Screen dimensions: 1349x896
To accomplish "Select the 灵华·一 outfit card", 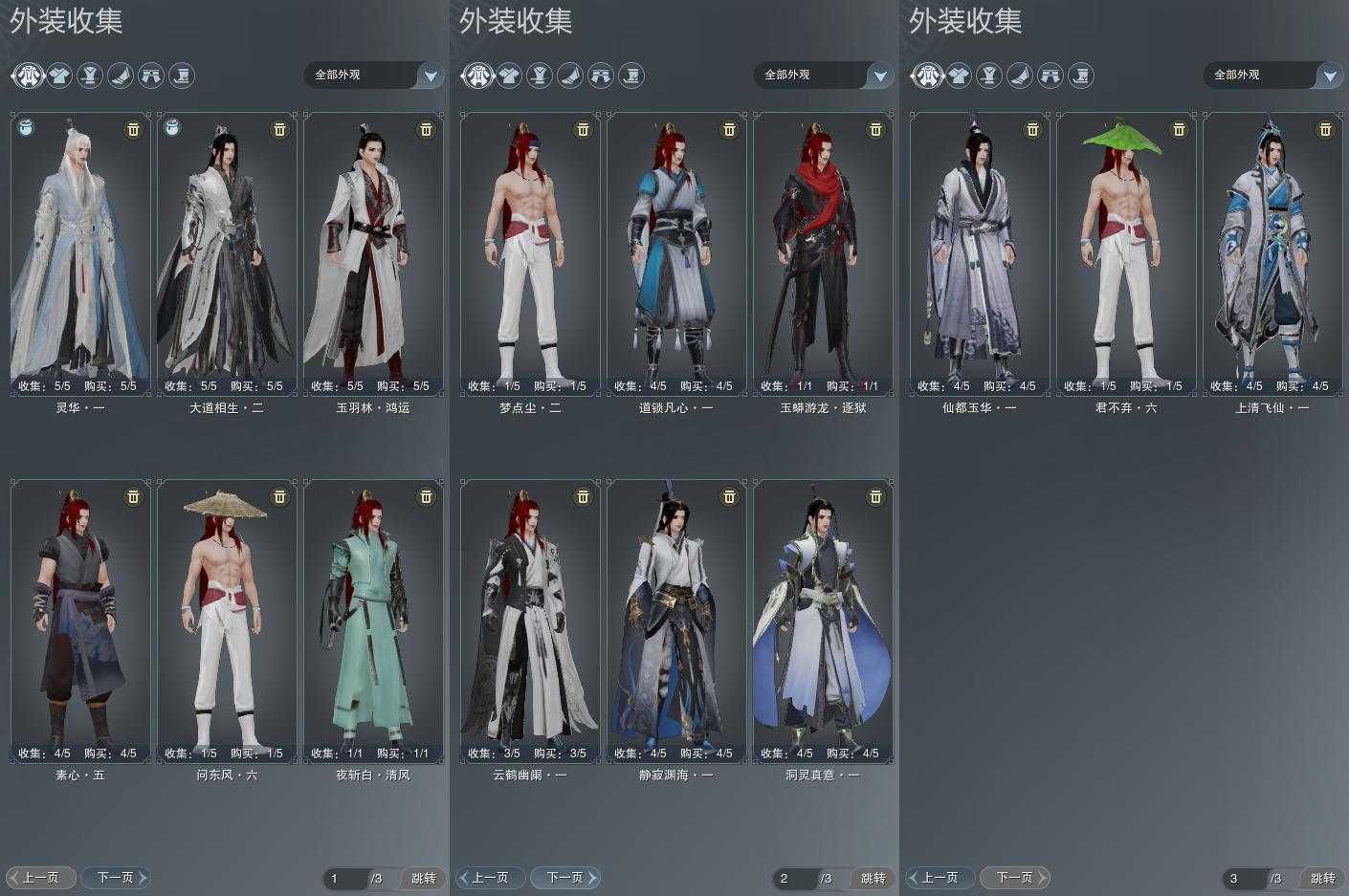I will [x=80, y=253].
